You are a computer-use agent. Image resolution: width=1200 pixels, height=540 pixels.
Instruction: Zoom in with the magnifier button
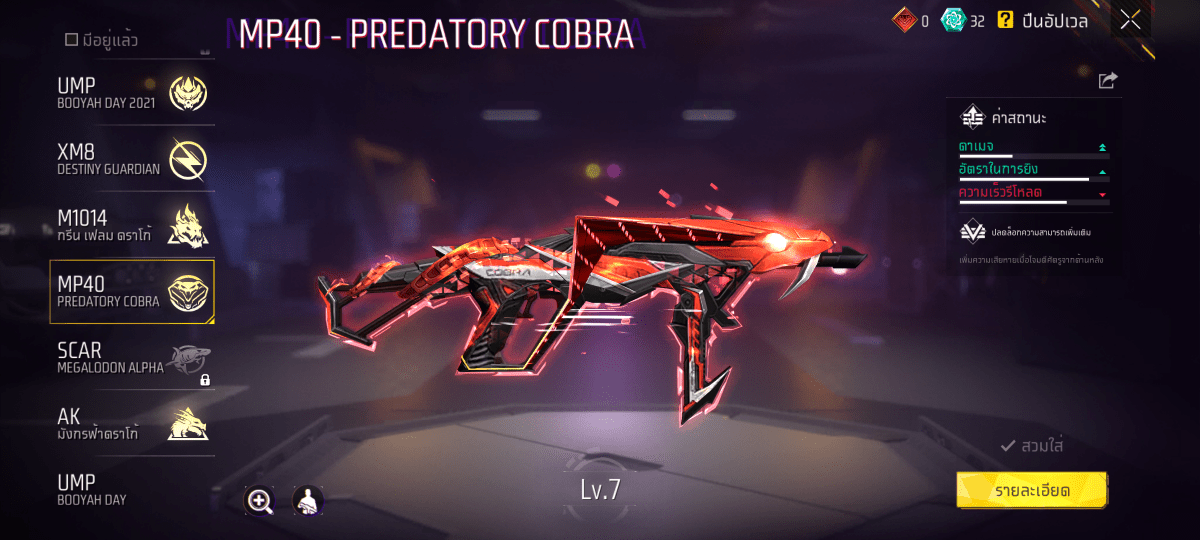click(x=260, y=501)
